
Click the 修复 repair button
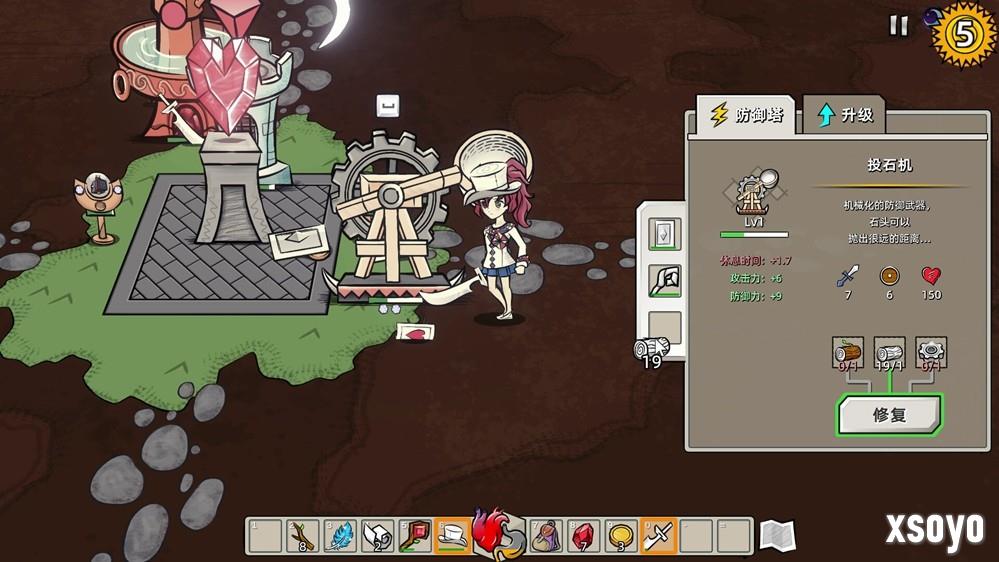point(889,415)
